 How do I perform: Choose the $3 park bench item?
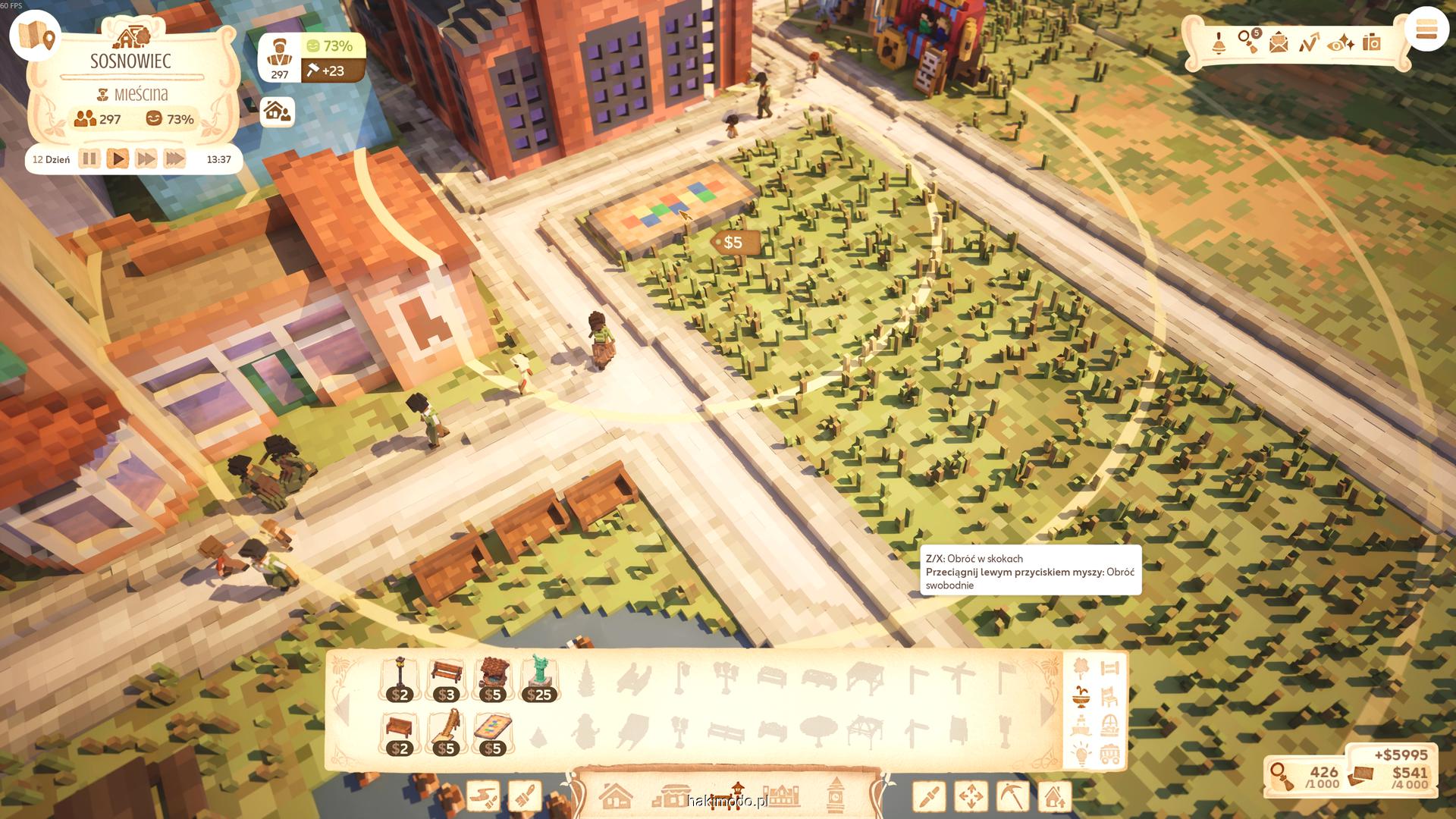coord(446,679)
